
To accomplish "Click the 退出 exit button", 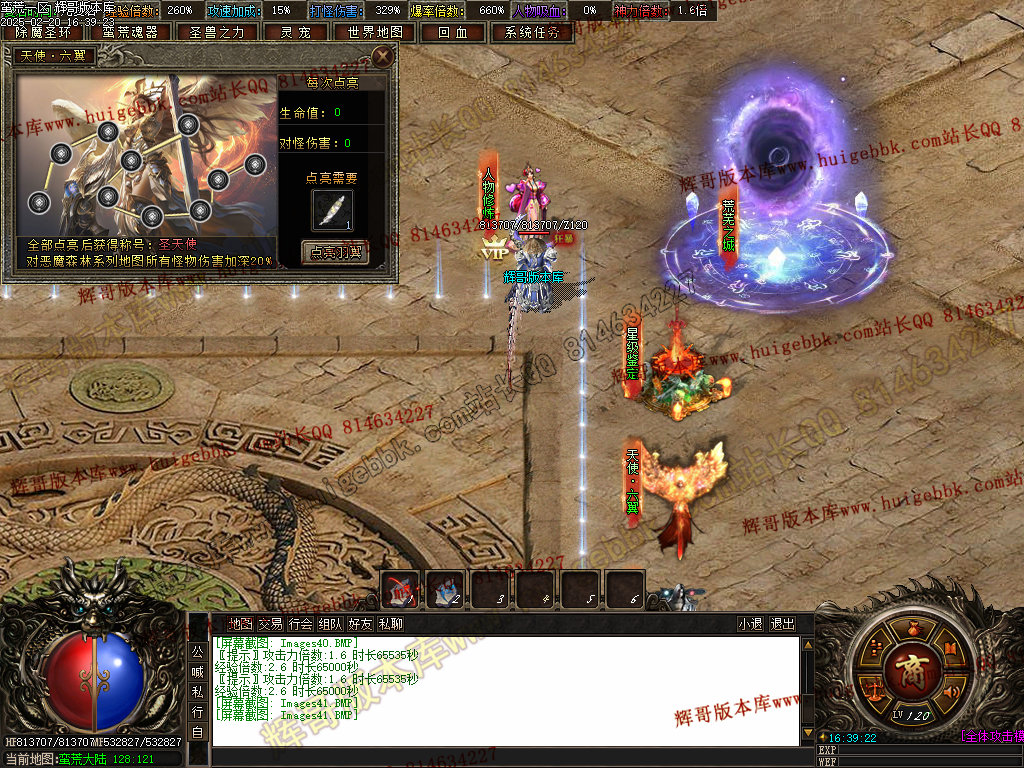I will pyautogui.click(x=782, y=624).
